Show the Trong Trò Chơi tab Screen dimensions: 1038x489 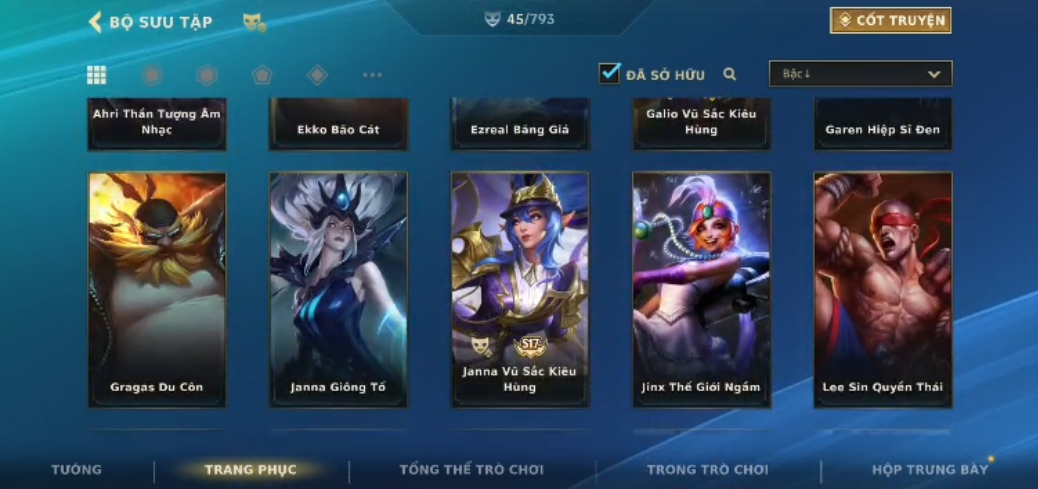tap(707, 470)
